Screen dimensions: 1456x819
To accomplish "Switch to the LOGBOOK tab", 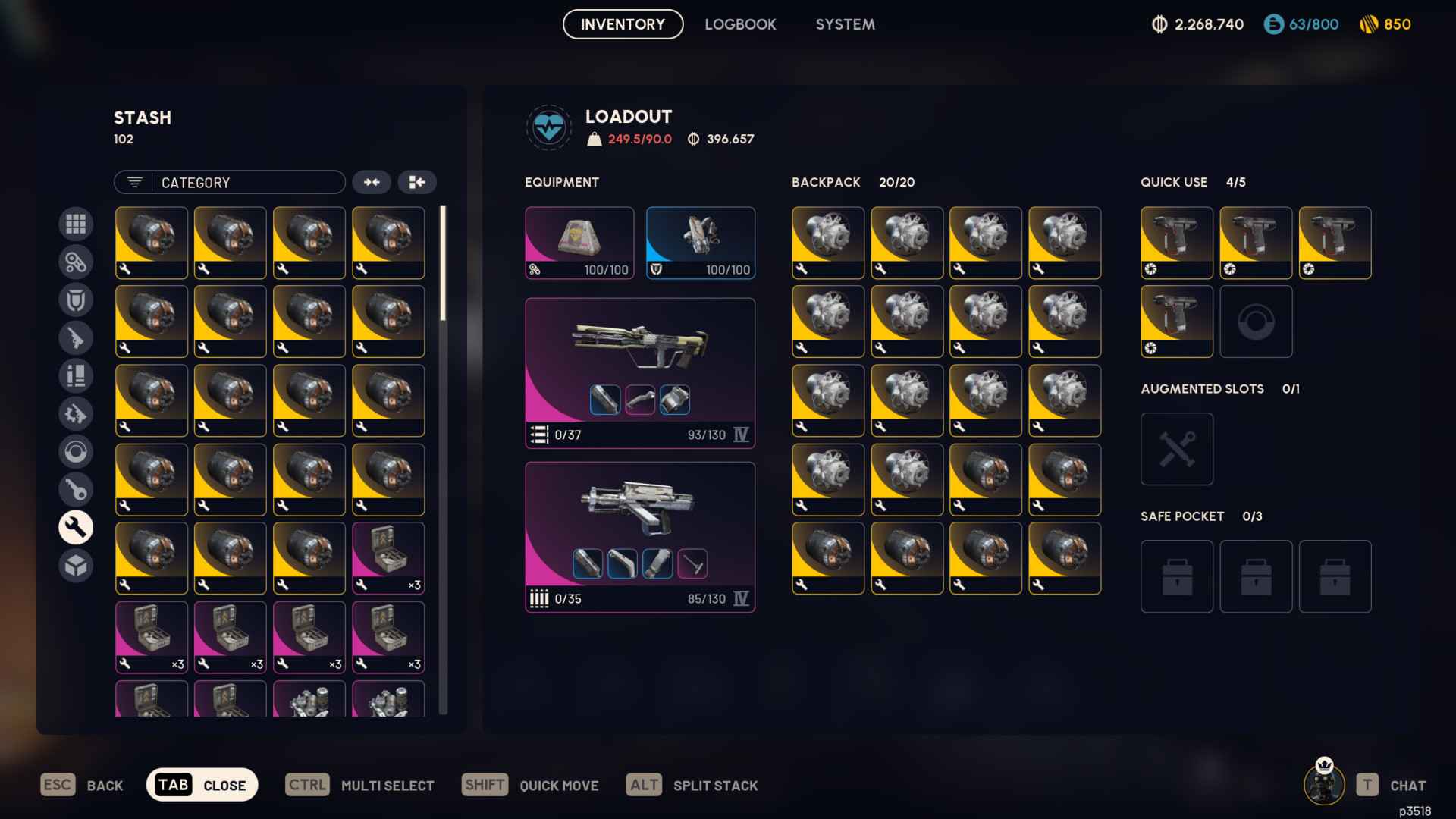I will pyautogui.click(x=740, y=24).
